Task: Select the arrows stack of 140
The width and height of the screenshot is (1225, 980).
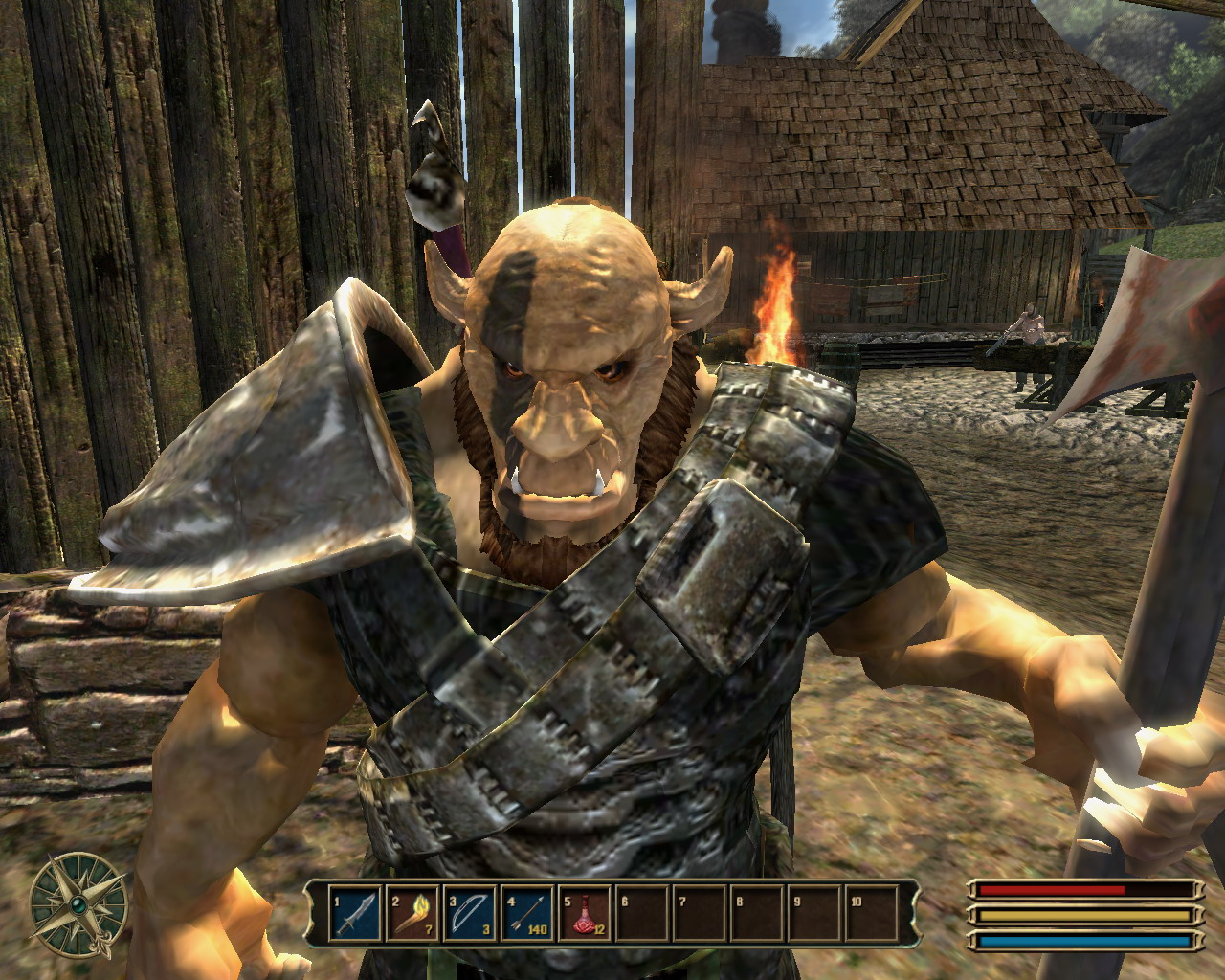Action: (x=527, y=913)
